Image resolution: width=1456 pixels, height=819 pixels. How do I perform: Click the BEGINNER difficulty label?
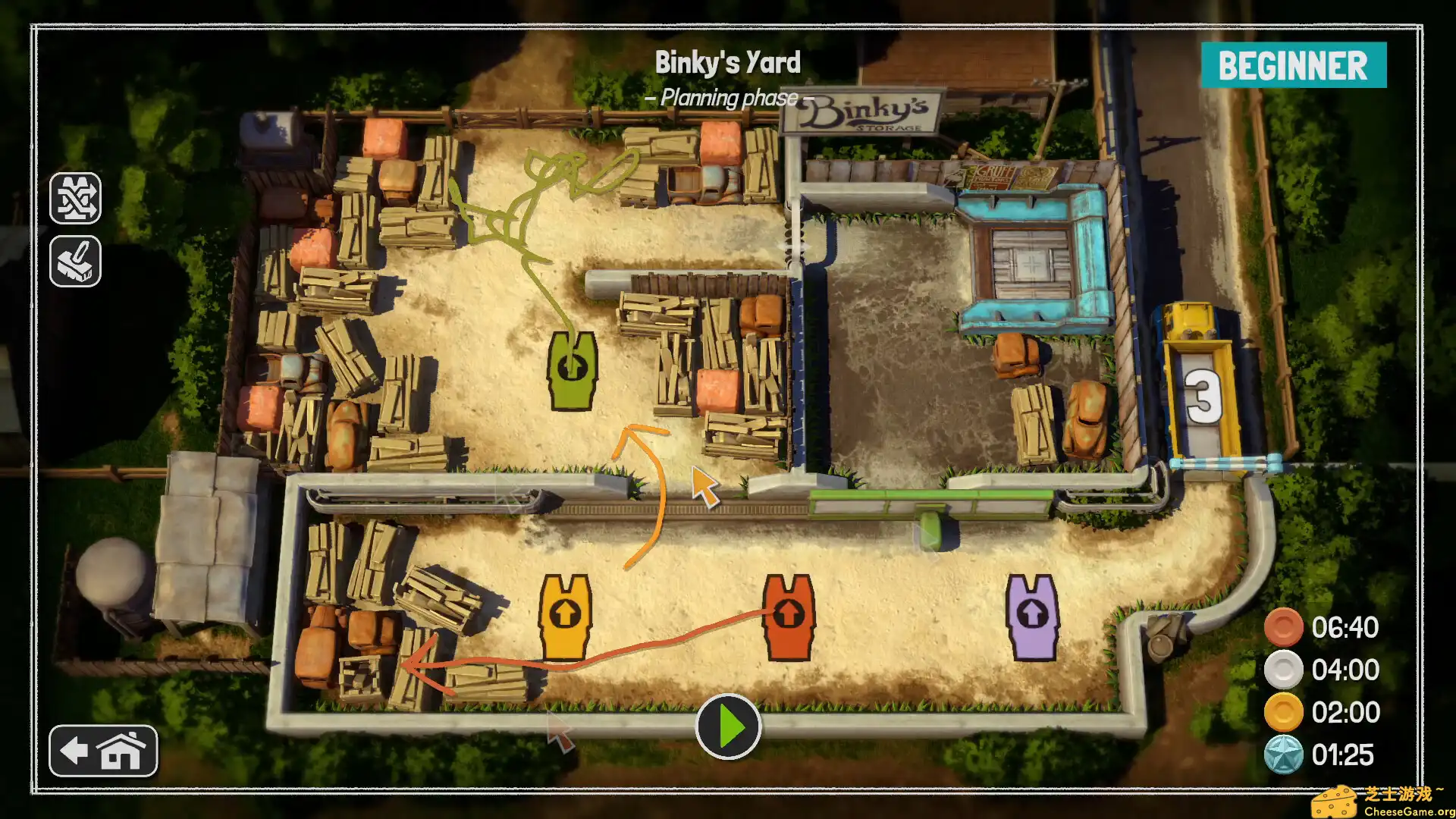coord(1293,65)
